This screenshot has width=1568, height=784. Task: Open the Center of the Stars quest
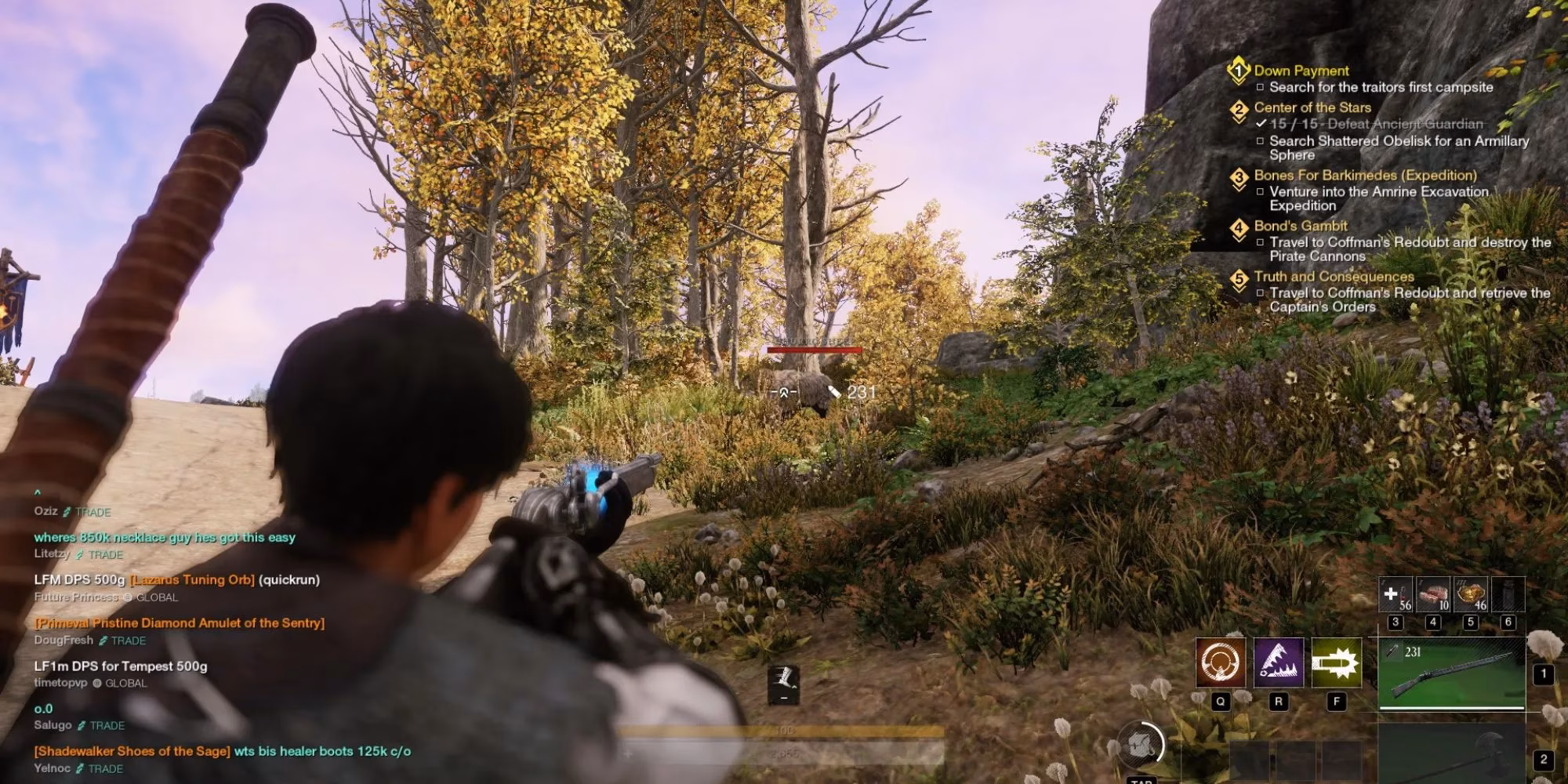[1312, 107]
